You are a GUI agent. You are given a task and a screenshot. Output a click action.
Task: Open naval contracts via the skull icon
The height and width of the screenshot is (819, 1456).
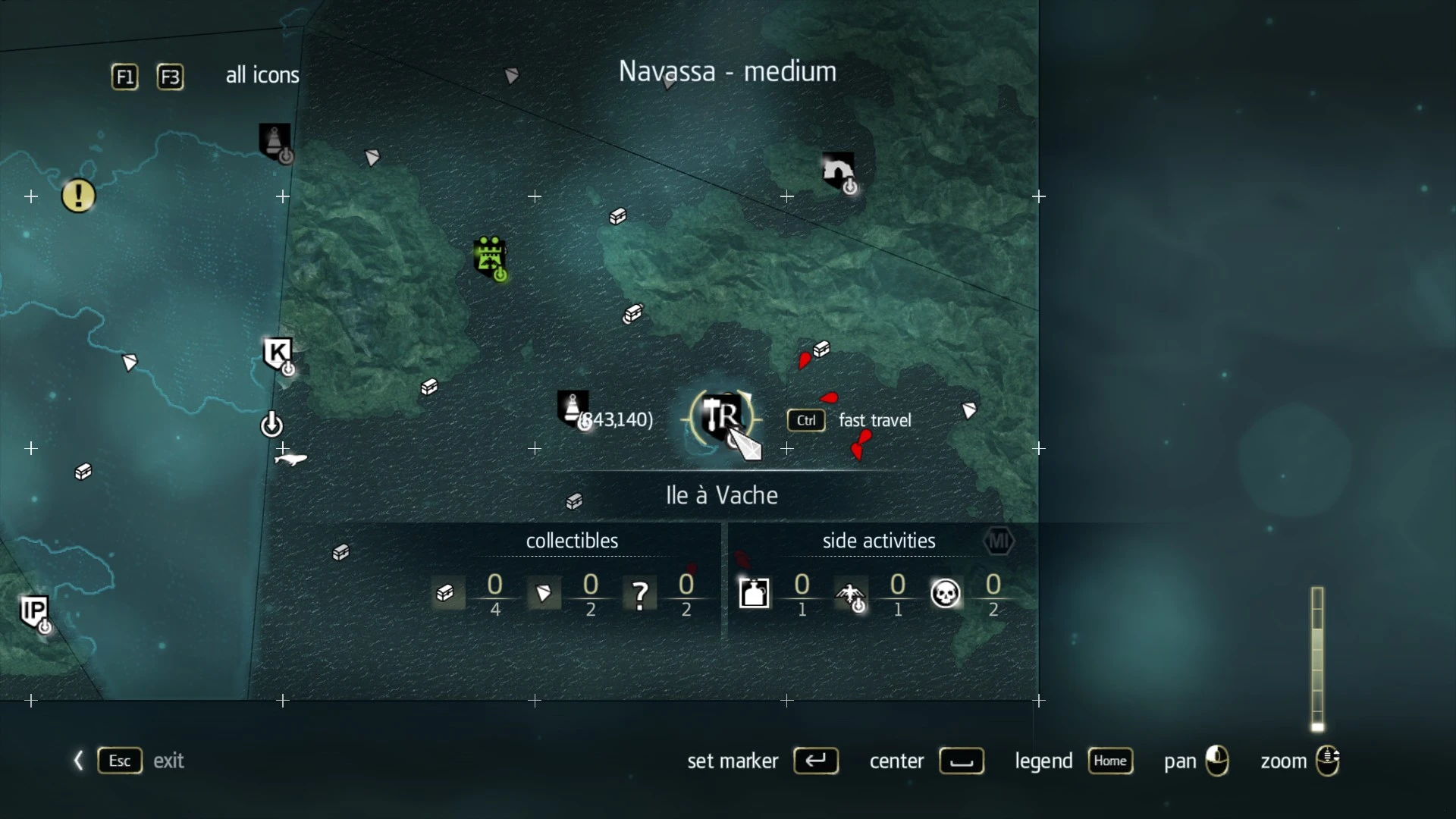946,594
